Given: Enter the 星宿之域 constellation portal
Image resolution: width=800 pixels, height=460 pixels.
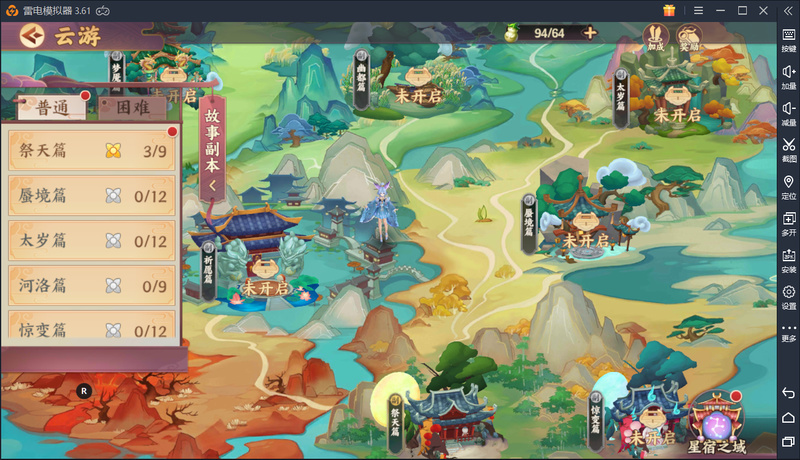Looking at the screenshot, I should click(717, 418).
